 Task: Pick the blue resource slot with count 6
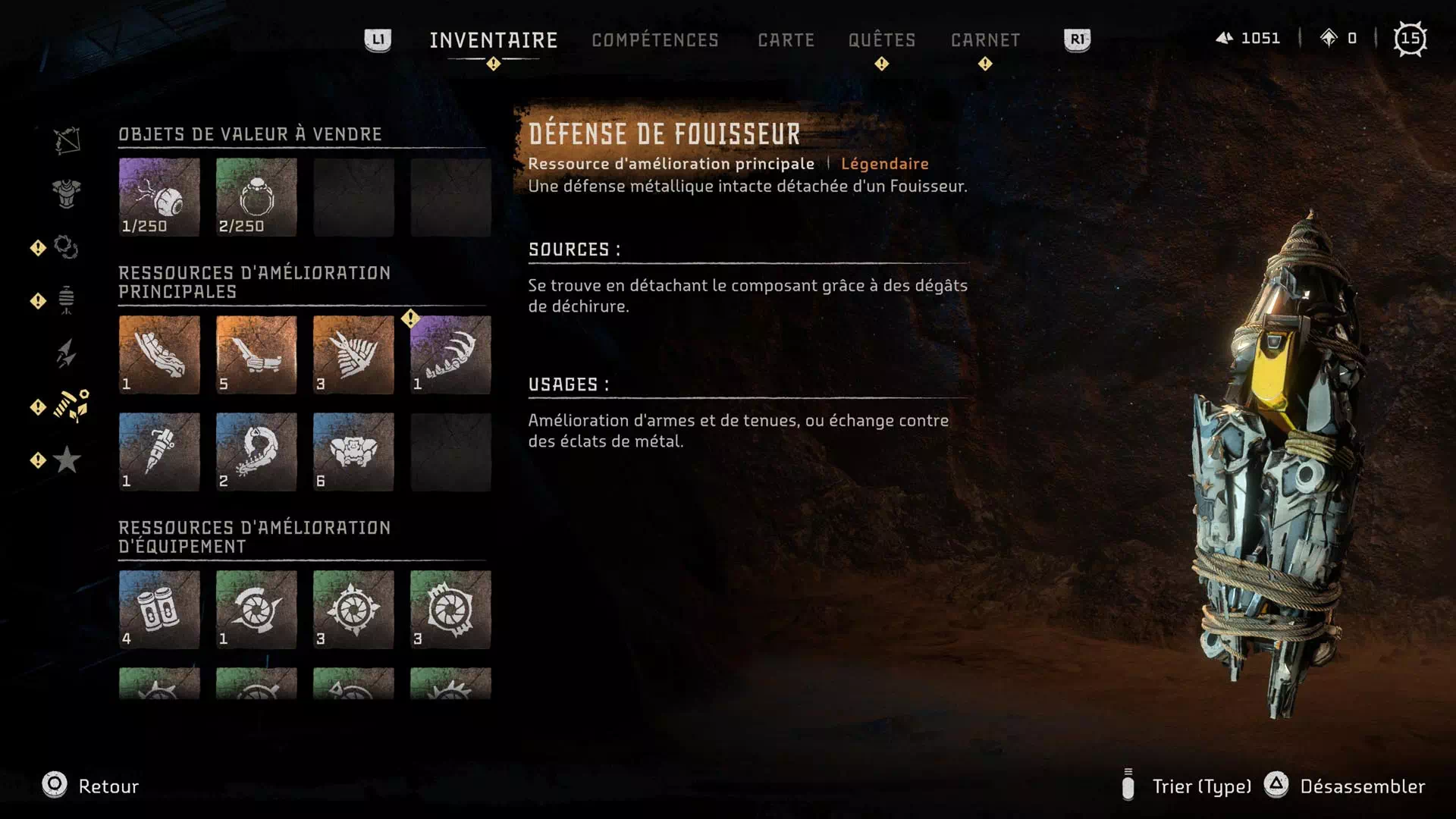click(x=353, y=452)
